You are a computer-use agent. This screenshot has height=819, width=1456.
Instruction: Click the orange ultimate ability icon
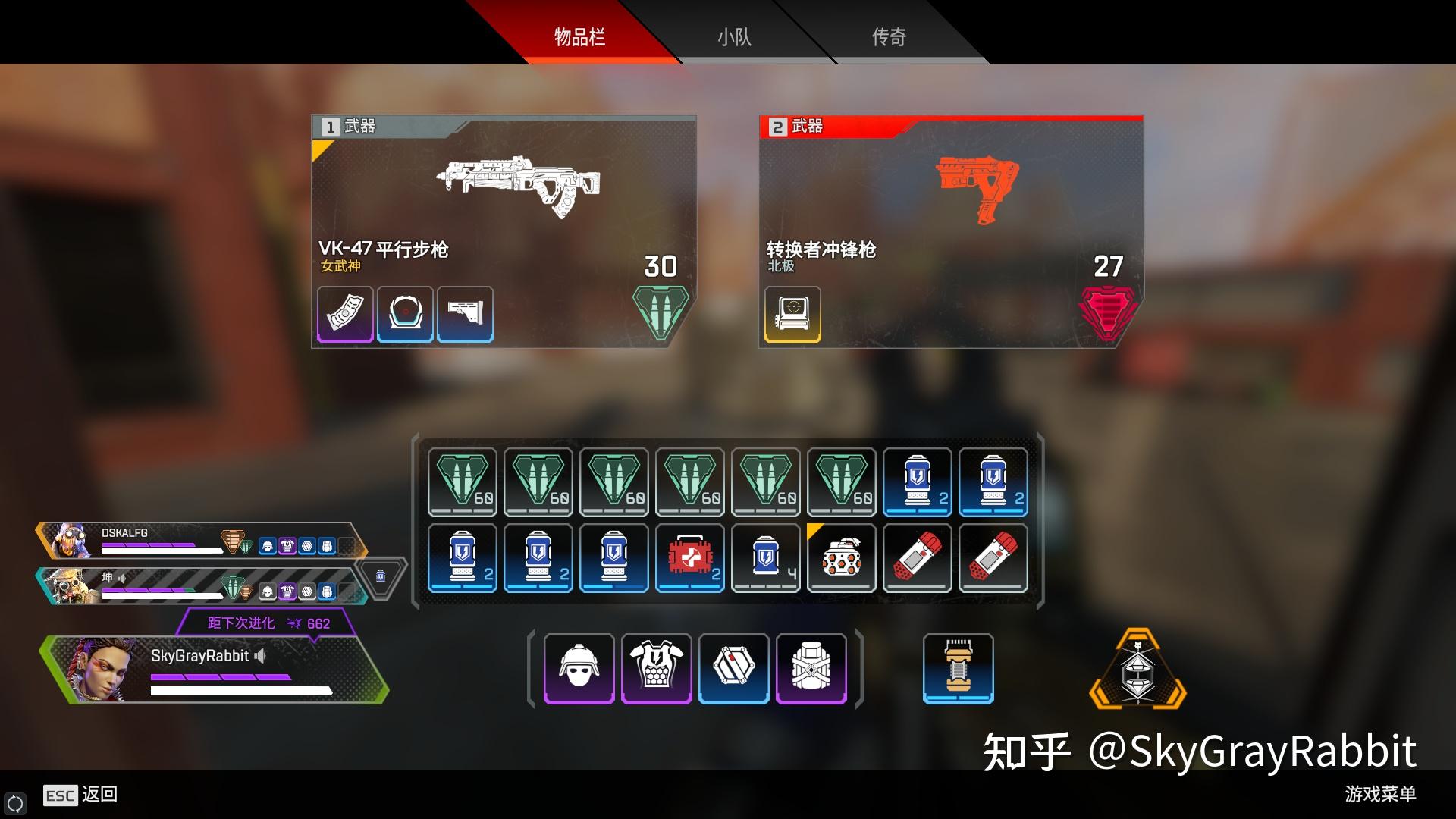(1137, 669)
